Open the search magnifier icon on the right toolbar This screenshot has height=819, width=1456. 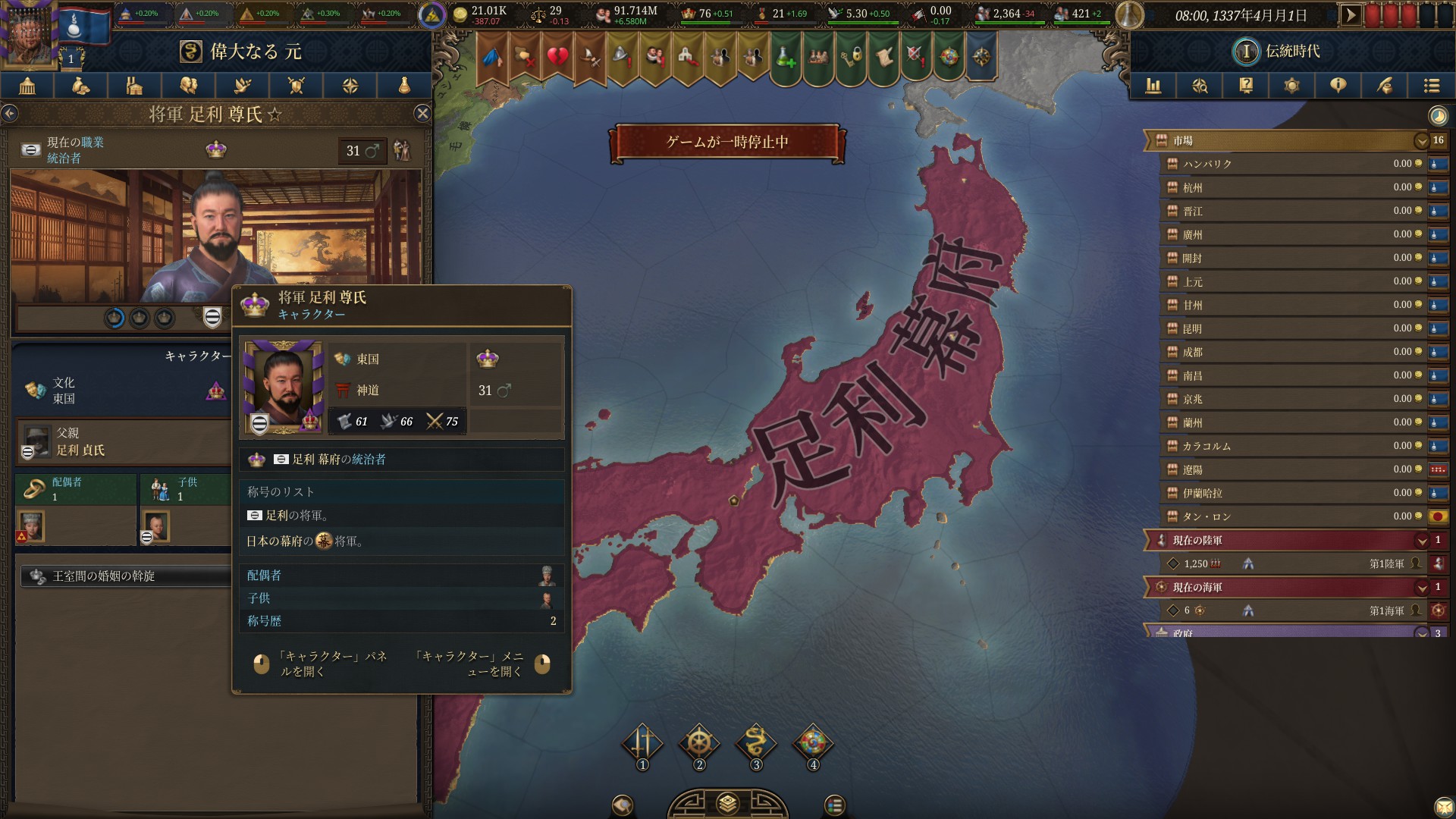1199,86
